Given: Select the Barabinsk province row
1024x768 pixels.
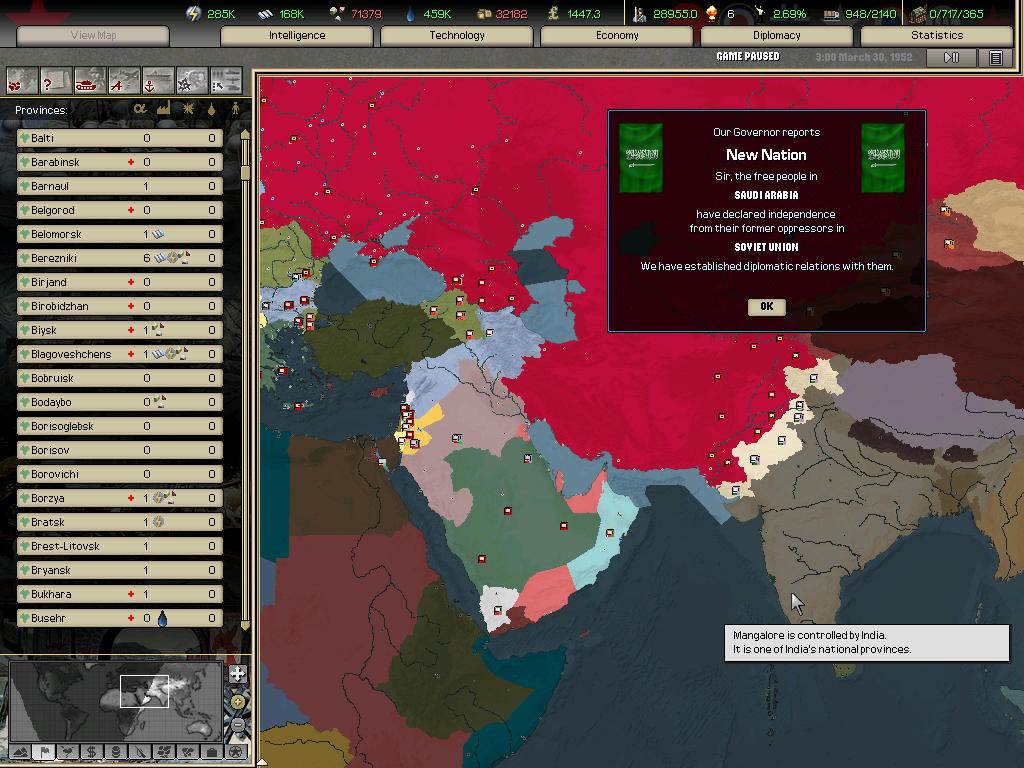Looking at the screenshot, I should click(x=120, y=162).
